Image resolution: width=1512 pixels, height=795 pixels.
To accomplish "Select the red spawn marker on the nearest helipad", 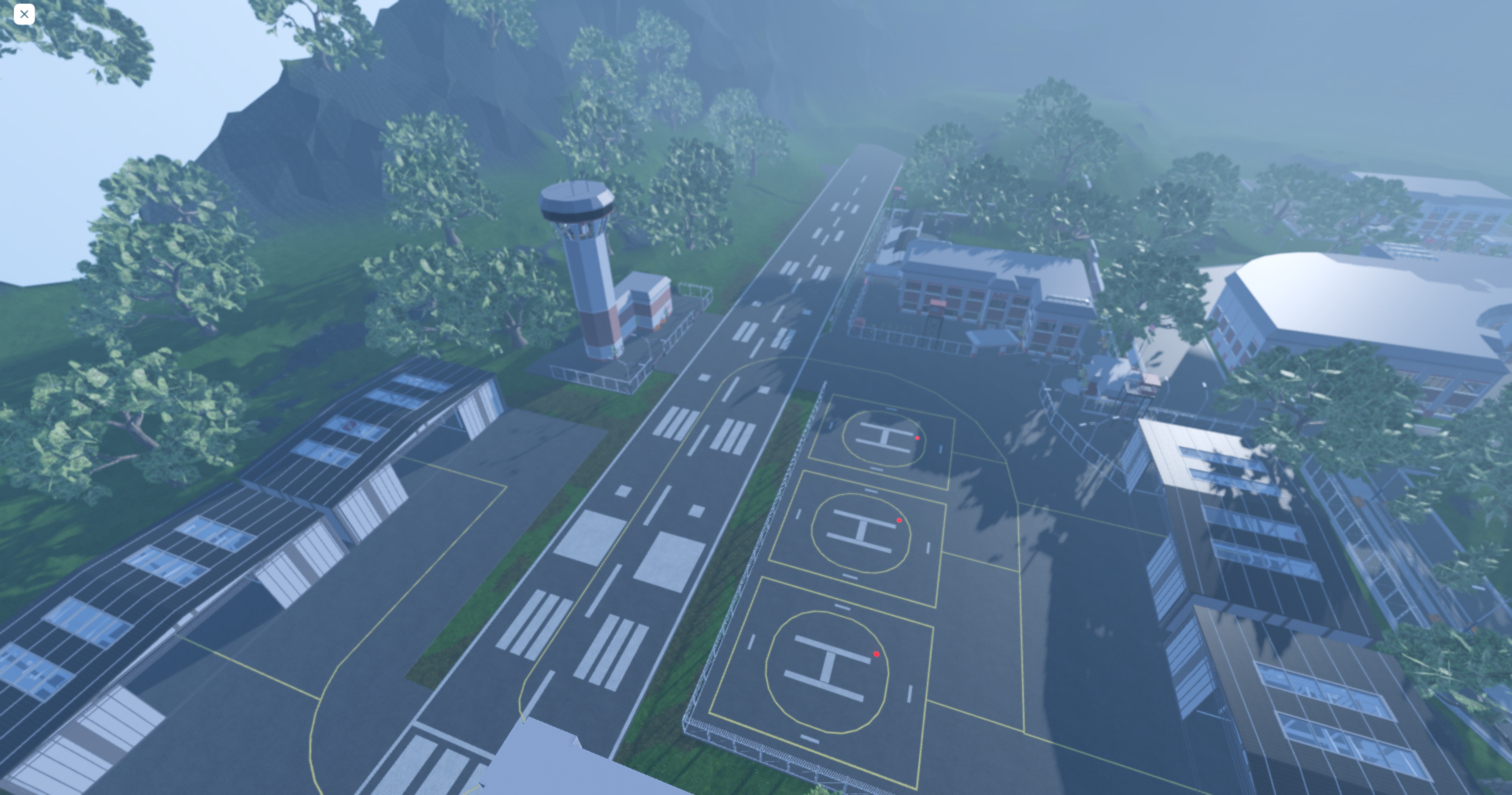I will [x=875, y=652].
